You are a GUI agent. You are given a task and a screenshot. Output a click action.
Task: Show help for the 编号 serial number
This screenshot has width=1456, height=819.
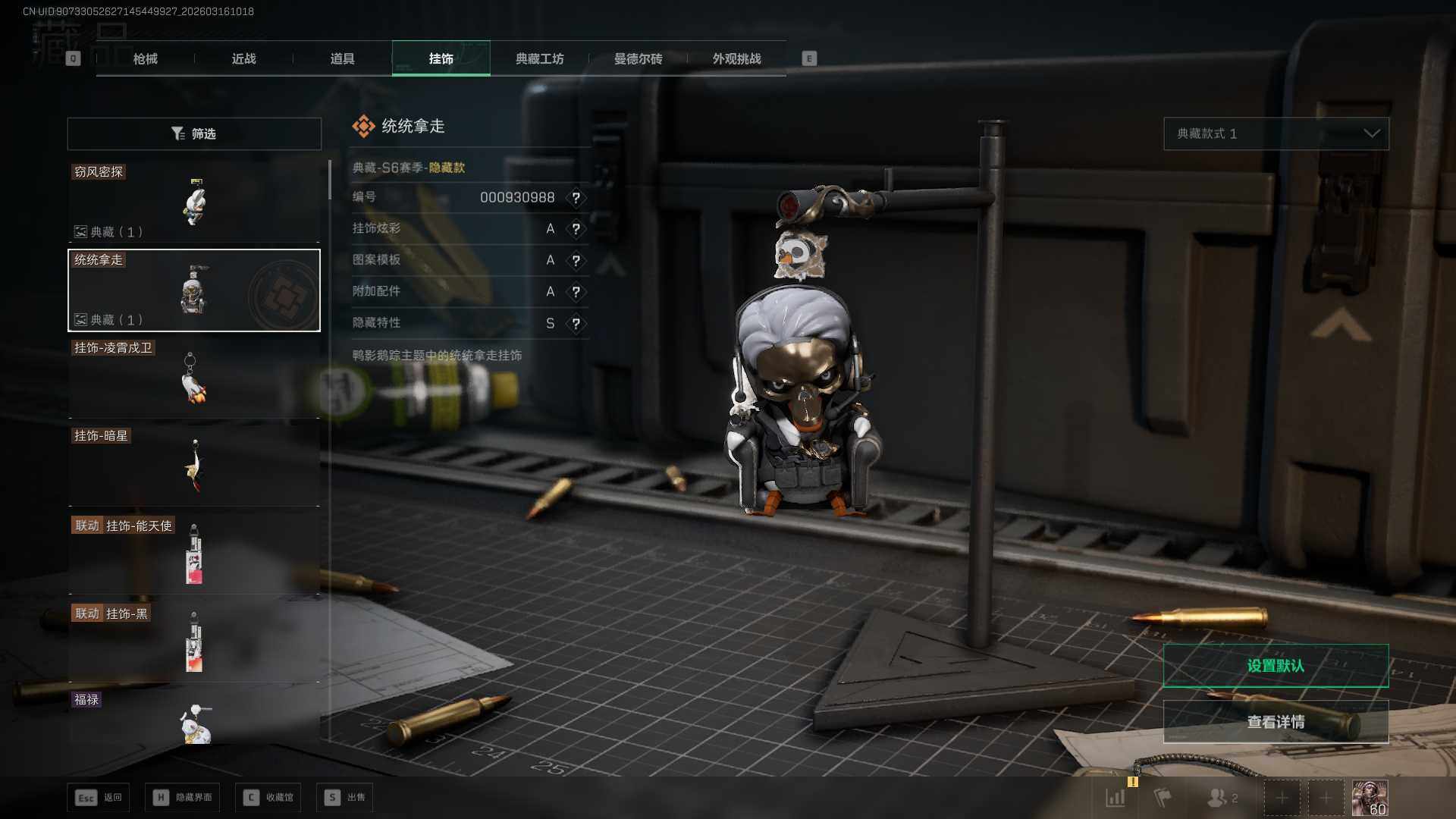coord(576,198)
